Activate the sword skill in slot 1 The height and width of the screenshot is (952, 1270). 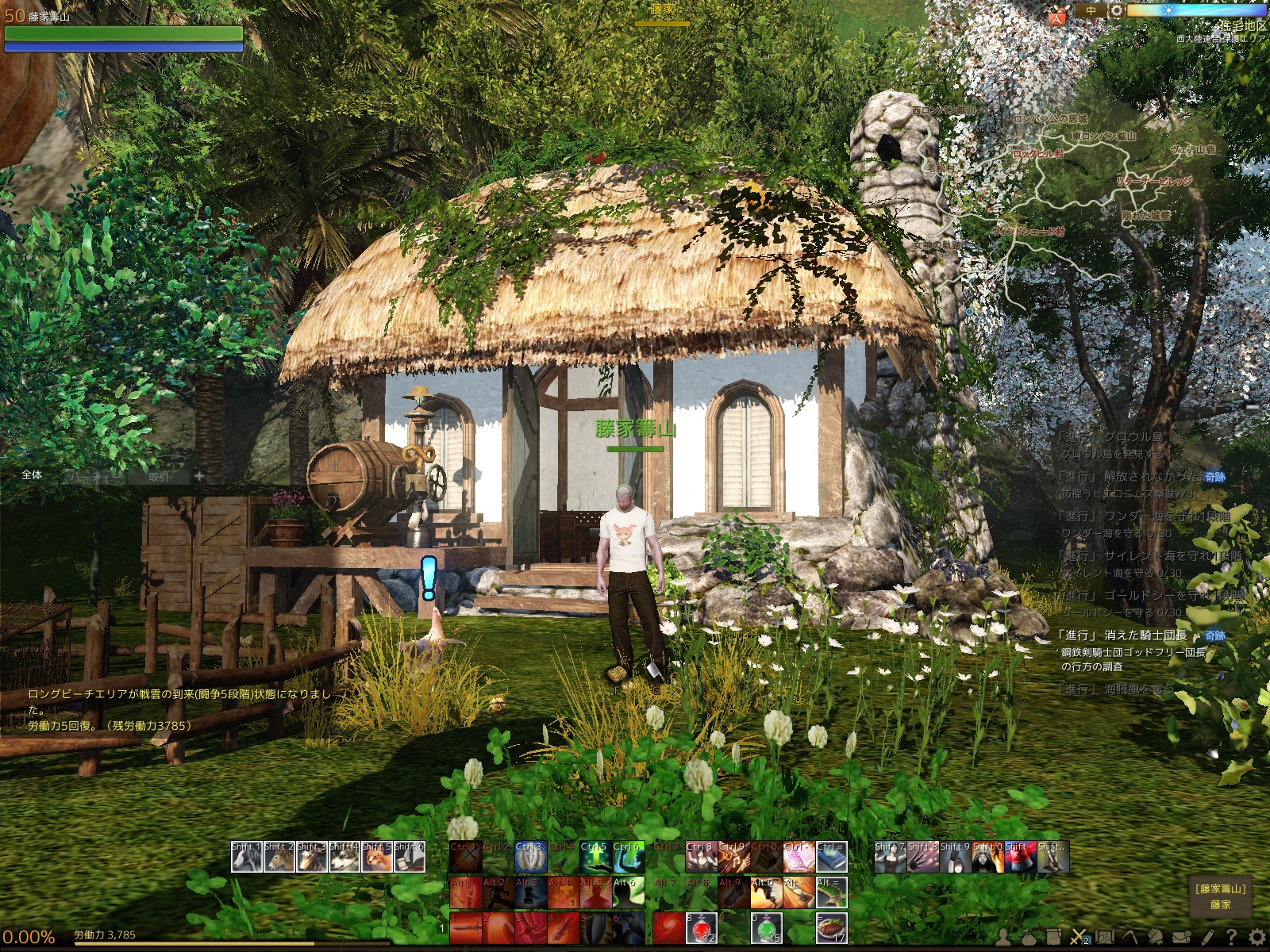[x=465, y=928]
